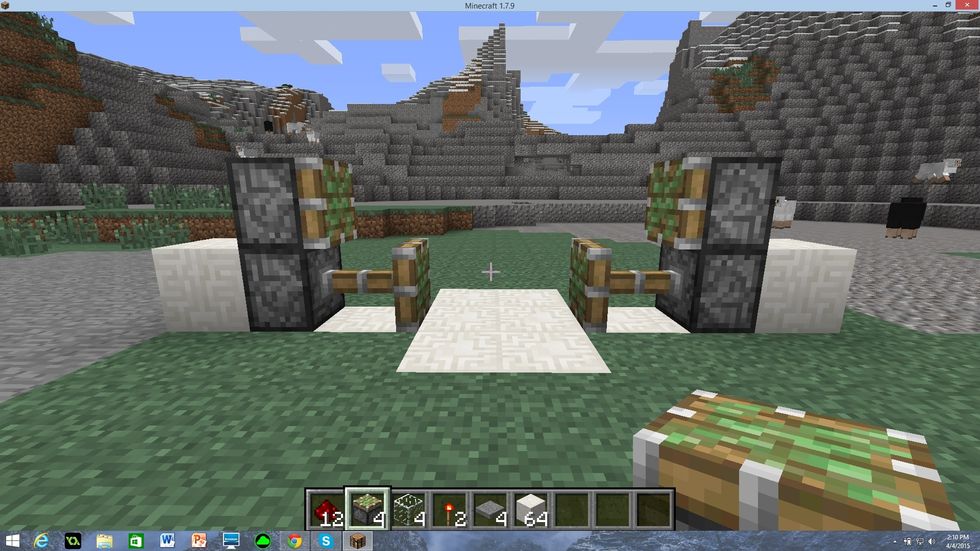This screenshot has height=551, width=980.
Task: Select the glass block stack of four
Action: (x=408, y=507)
